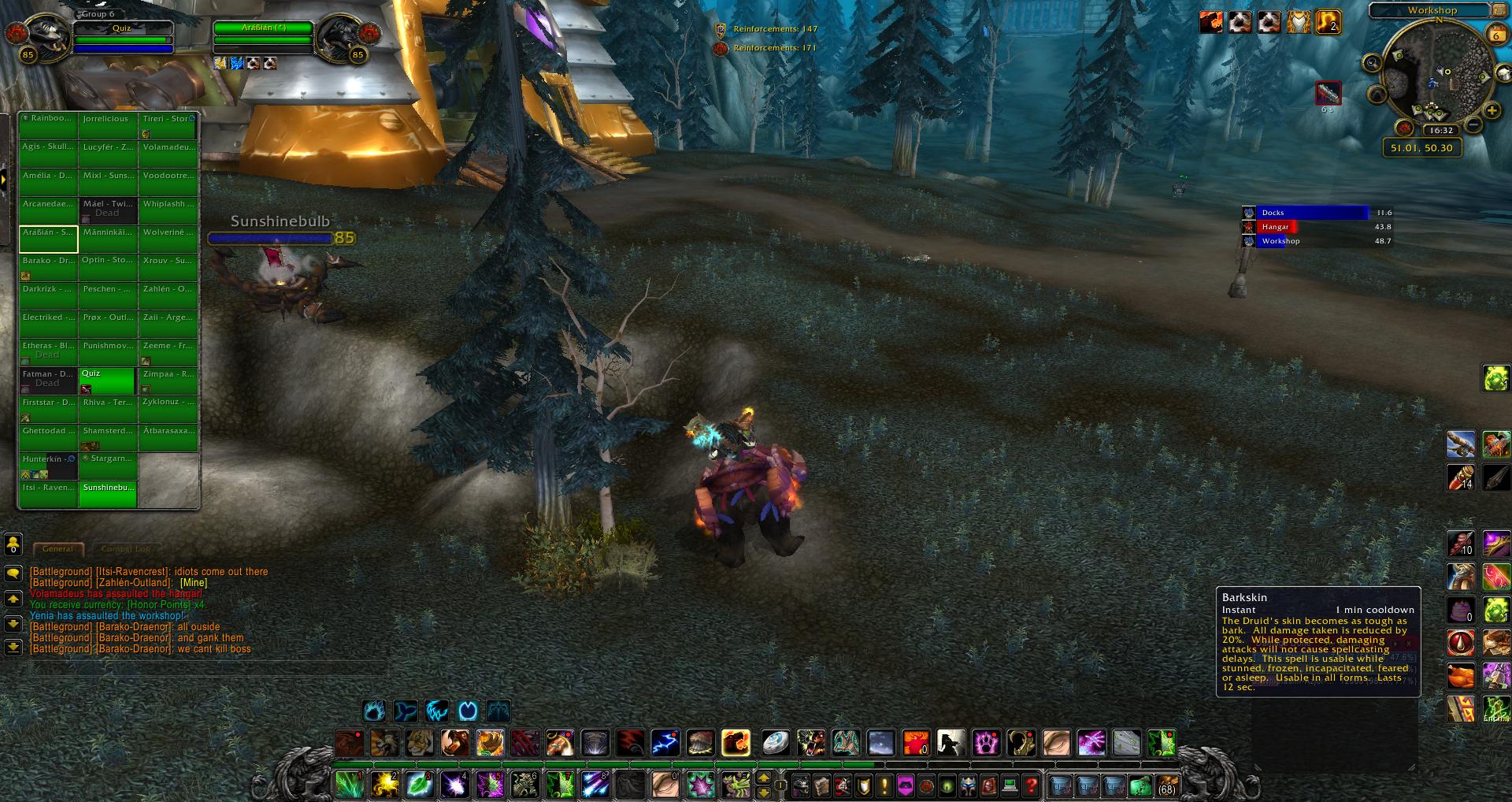Open the red question mark help button
The image size is (1512, 802).
click(x=1032, y=785)
